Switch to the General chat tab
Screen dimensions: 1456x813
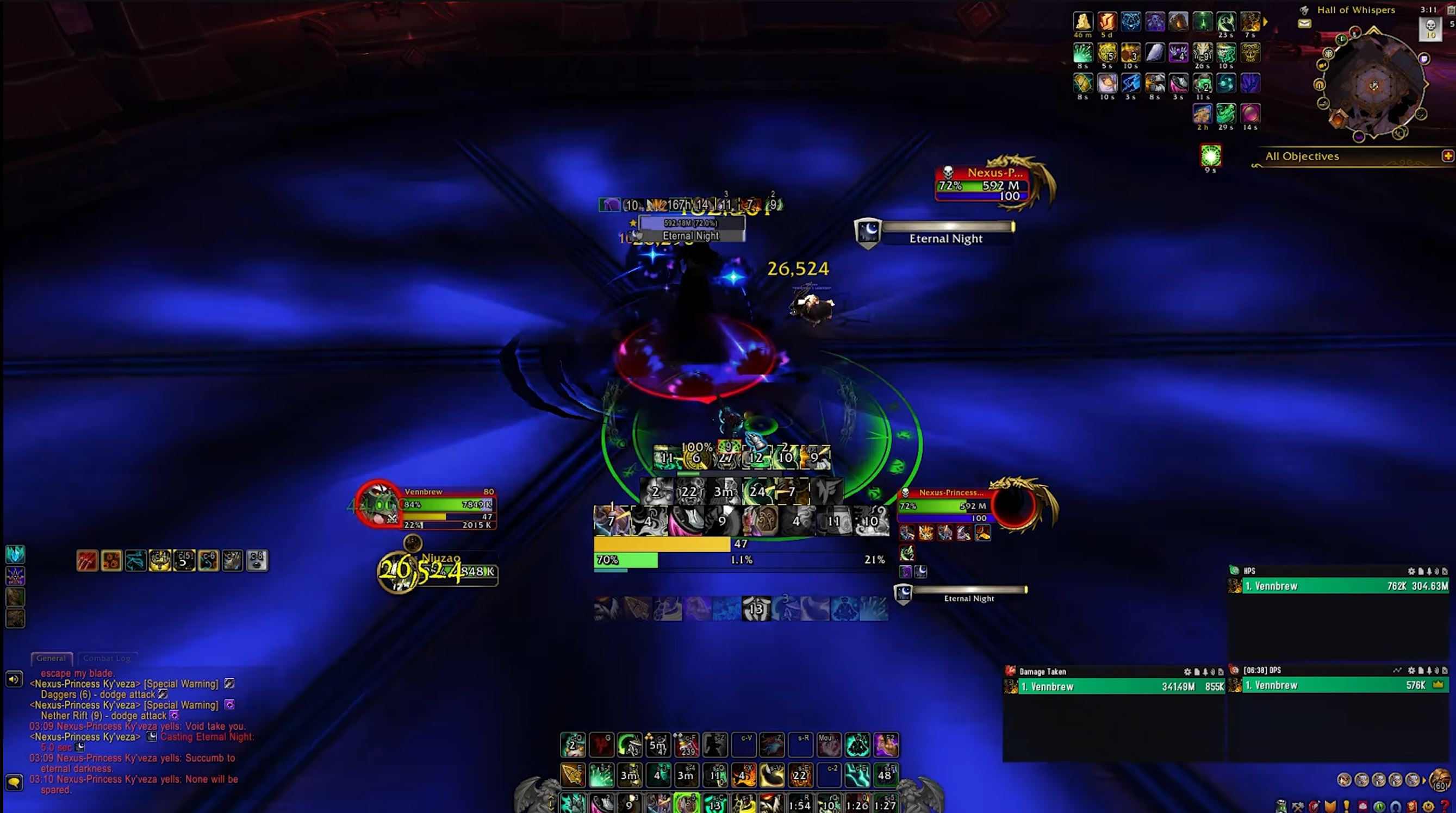pos(51,658)
